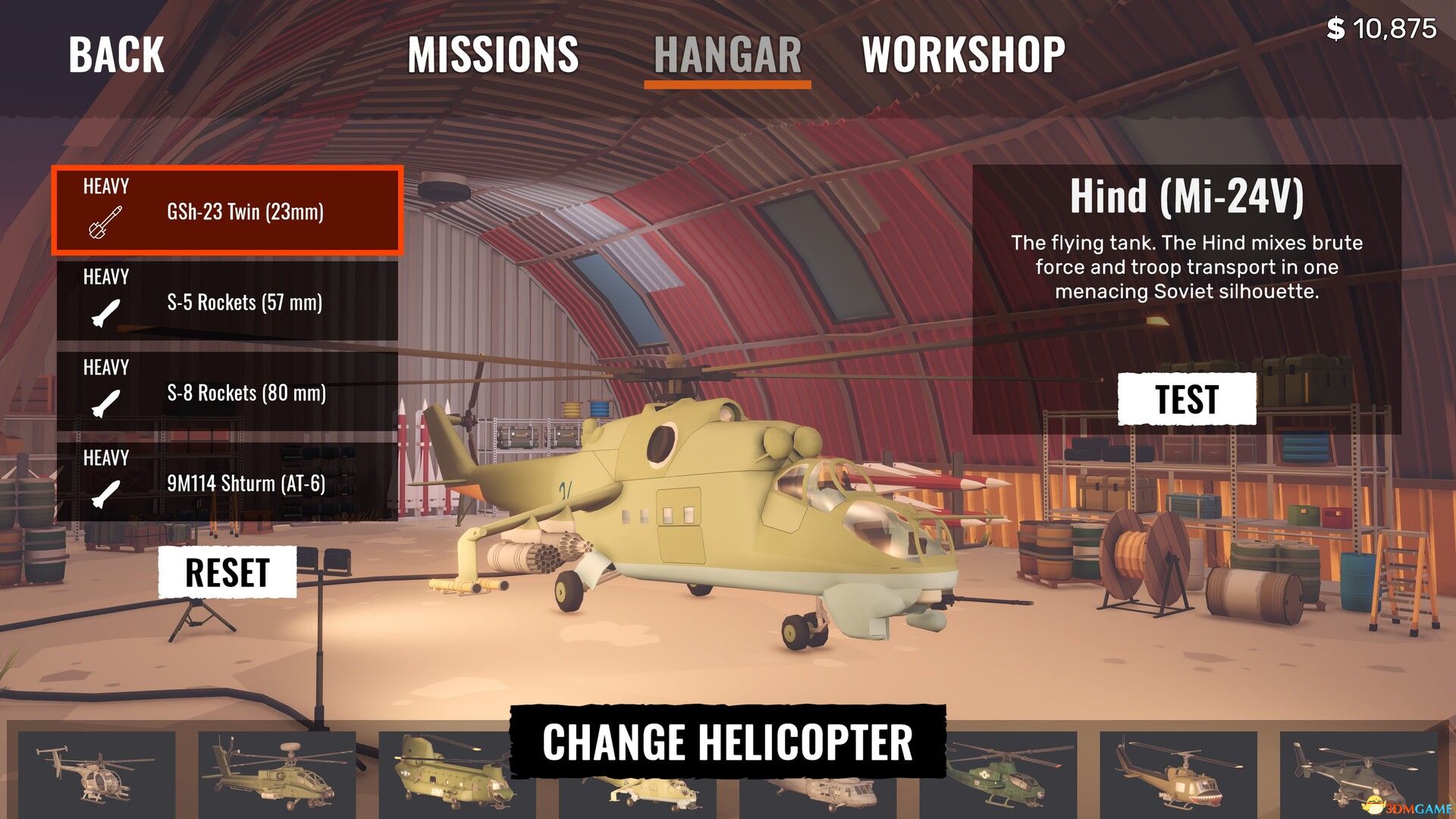This screenshot has height=819, width=1456.
Task: Reset the weapon loadout
Action: [227, 573]
